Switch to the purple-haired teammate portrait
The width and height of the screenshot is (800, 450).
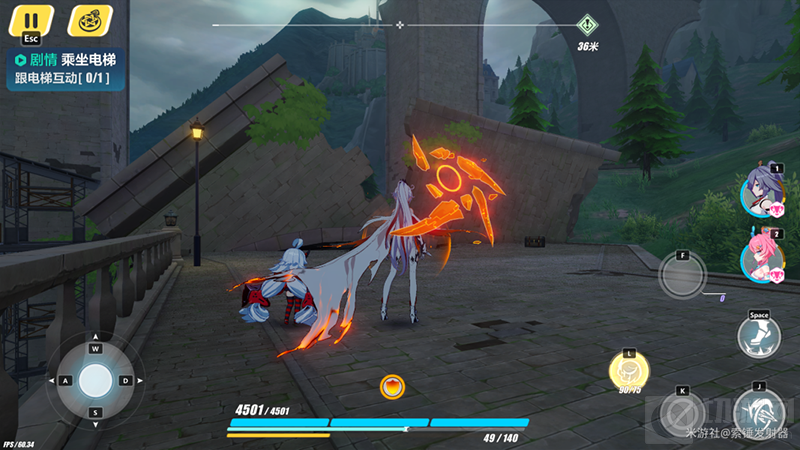760,191
